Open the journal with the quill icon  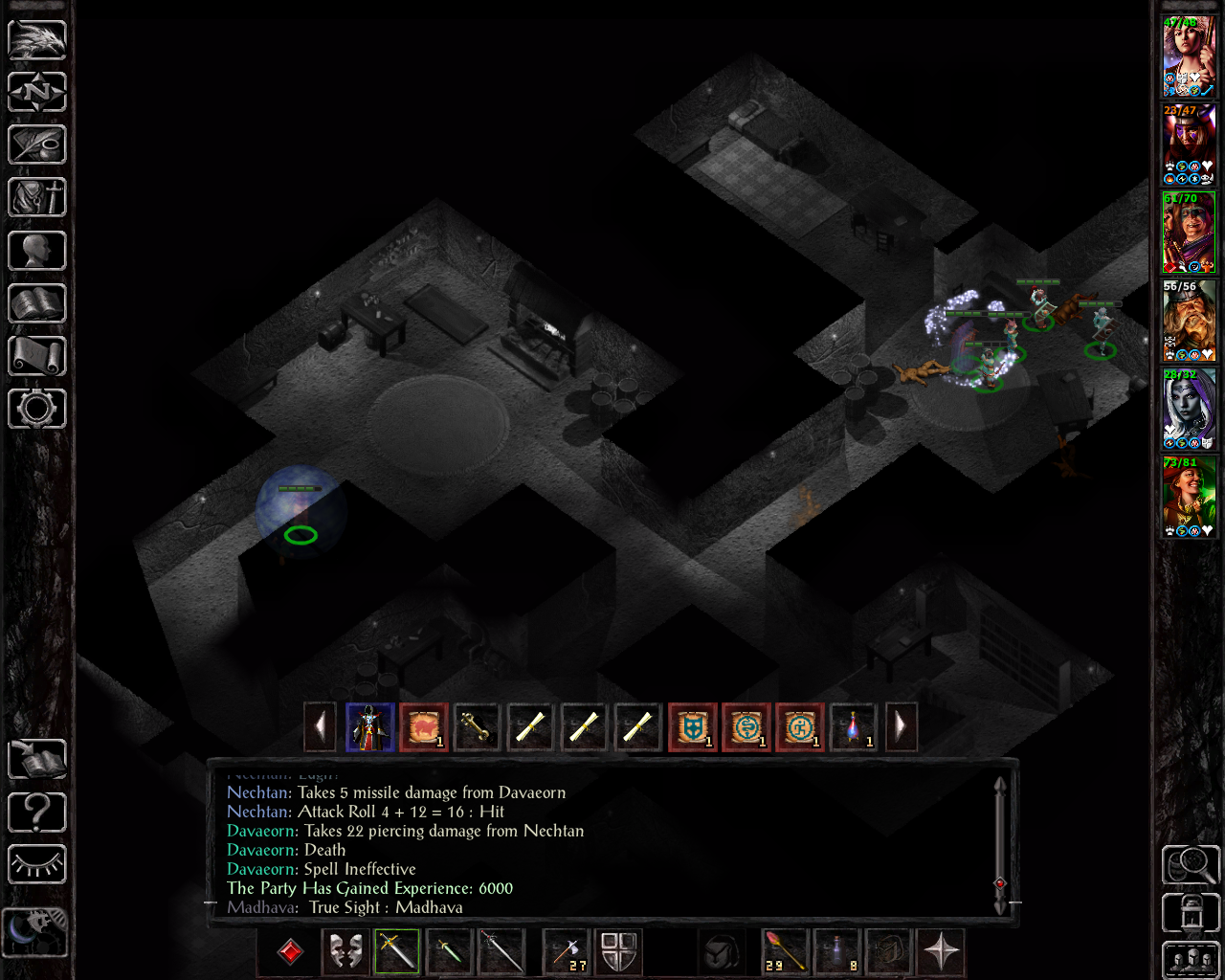tap(37, 145)
